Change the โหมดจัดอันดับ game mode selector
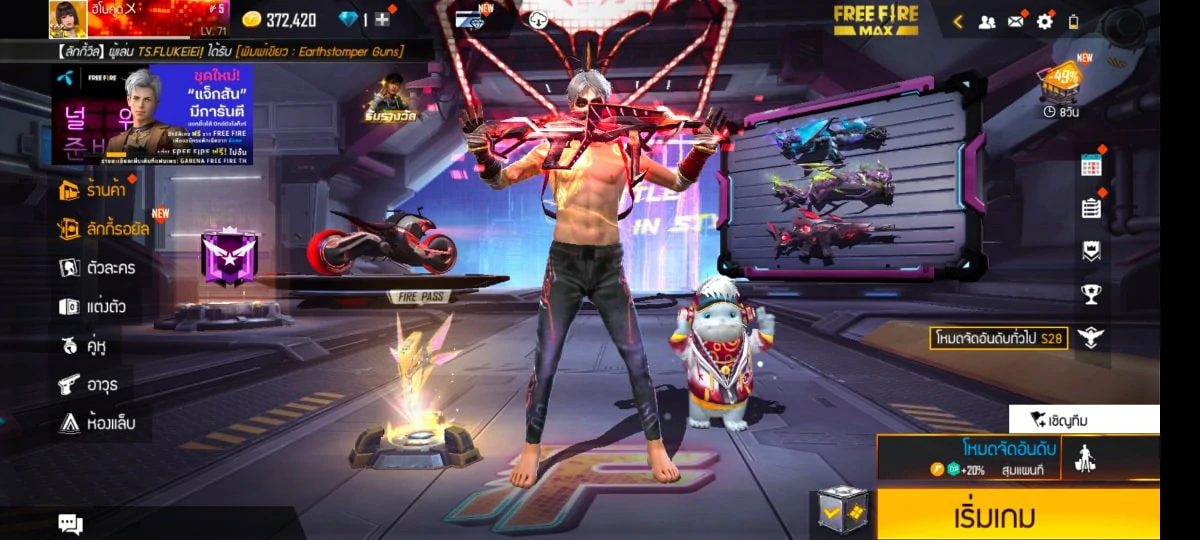Screen dimensions: 1200x540 (967, 457)
